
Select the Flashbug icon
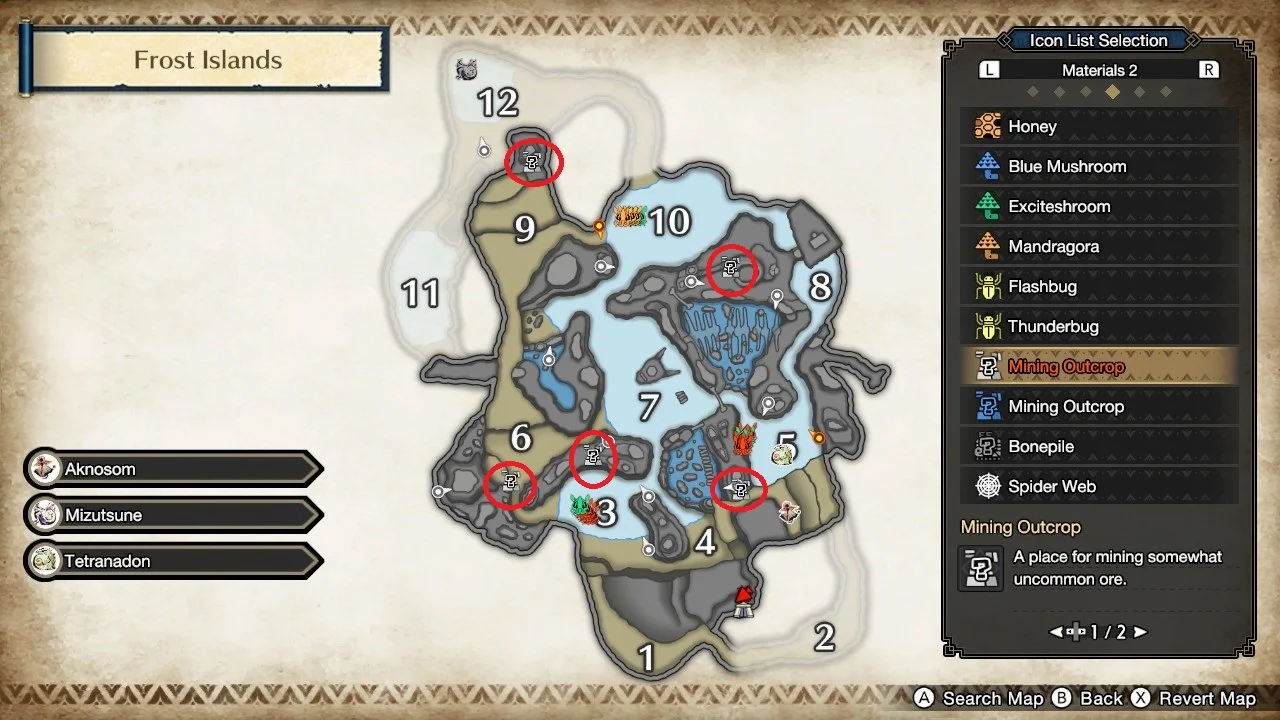pyautogui.click(x=1097, y=286)
